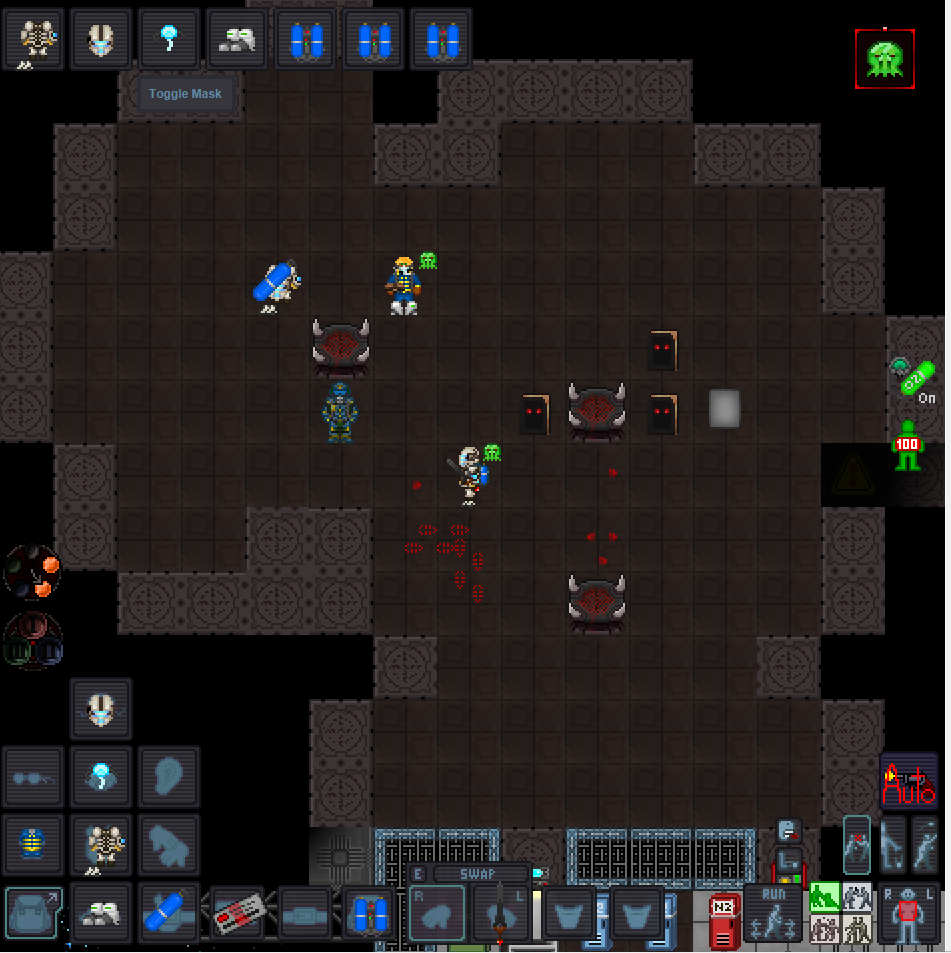951x953 pixels.
Task: Click the green alien alert icon
Action: tap(885, 58)
